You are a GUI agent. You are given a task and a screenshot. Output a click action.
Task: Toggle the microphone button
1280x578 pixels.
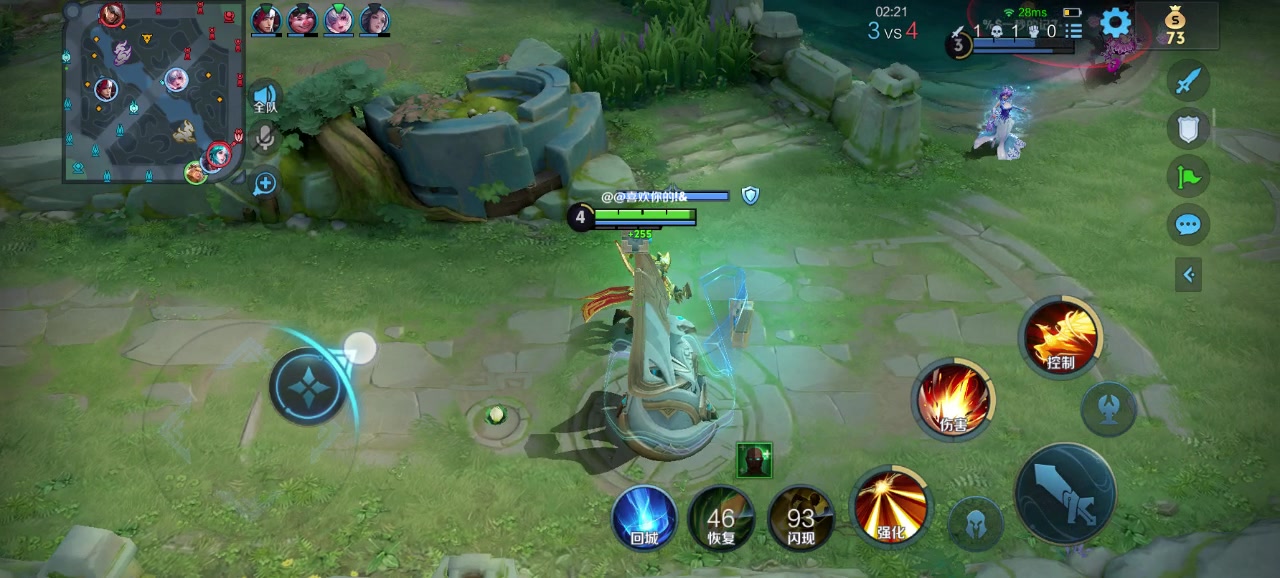pyautogui.click(x=264, y=138)
